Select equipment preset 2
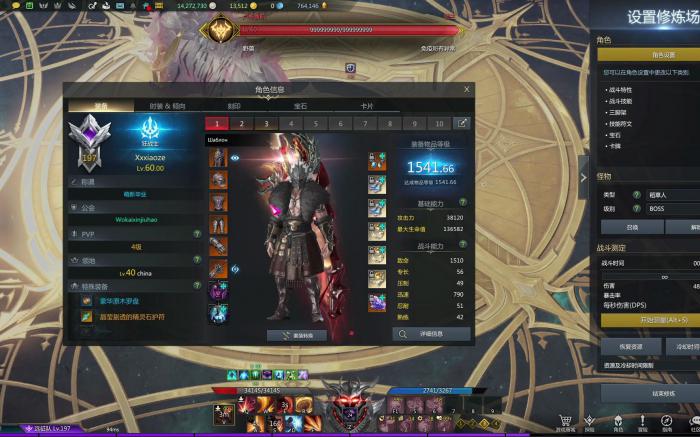 point(241,123)
